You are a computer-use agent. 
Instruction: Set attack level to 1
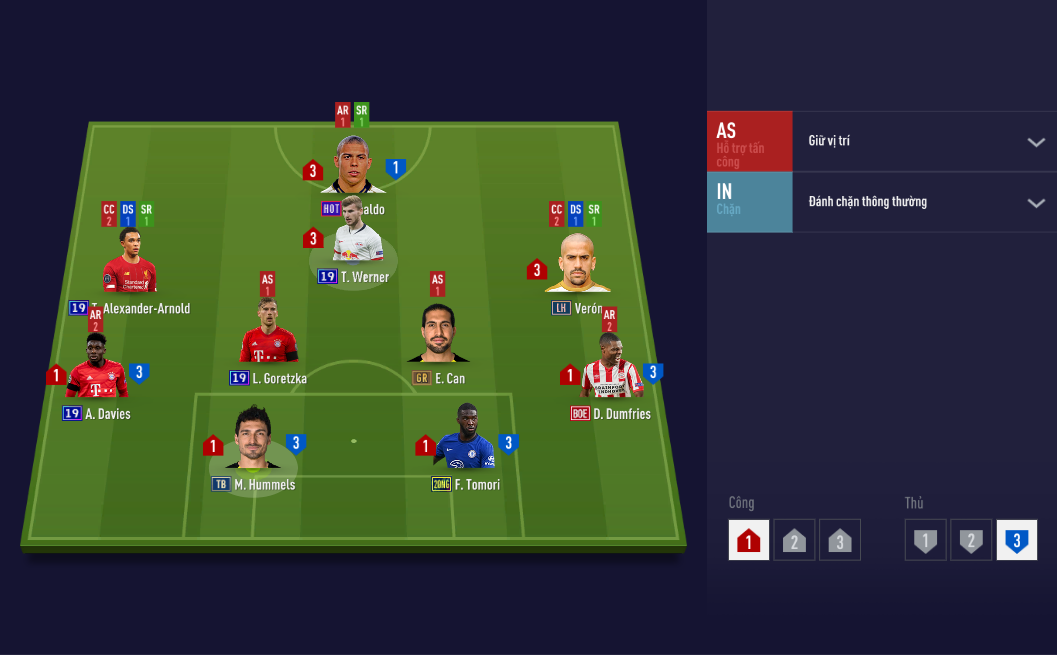click(749, 541)
